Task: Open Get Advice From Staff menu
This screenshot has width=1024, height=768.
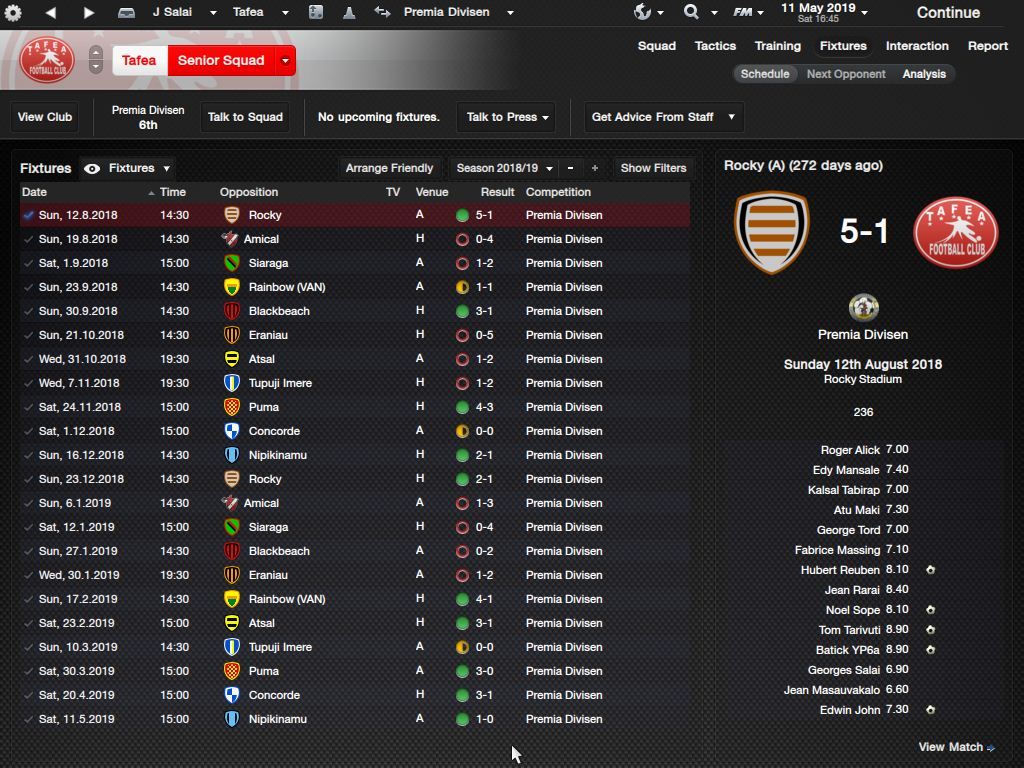Action: (663, 117)
